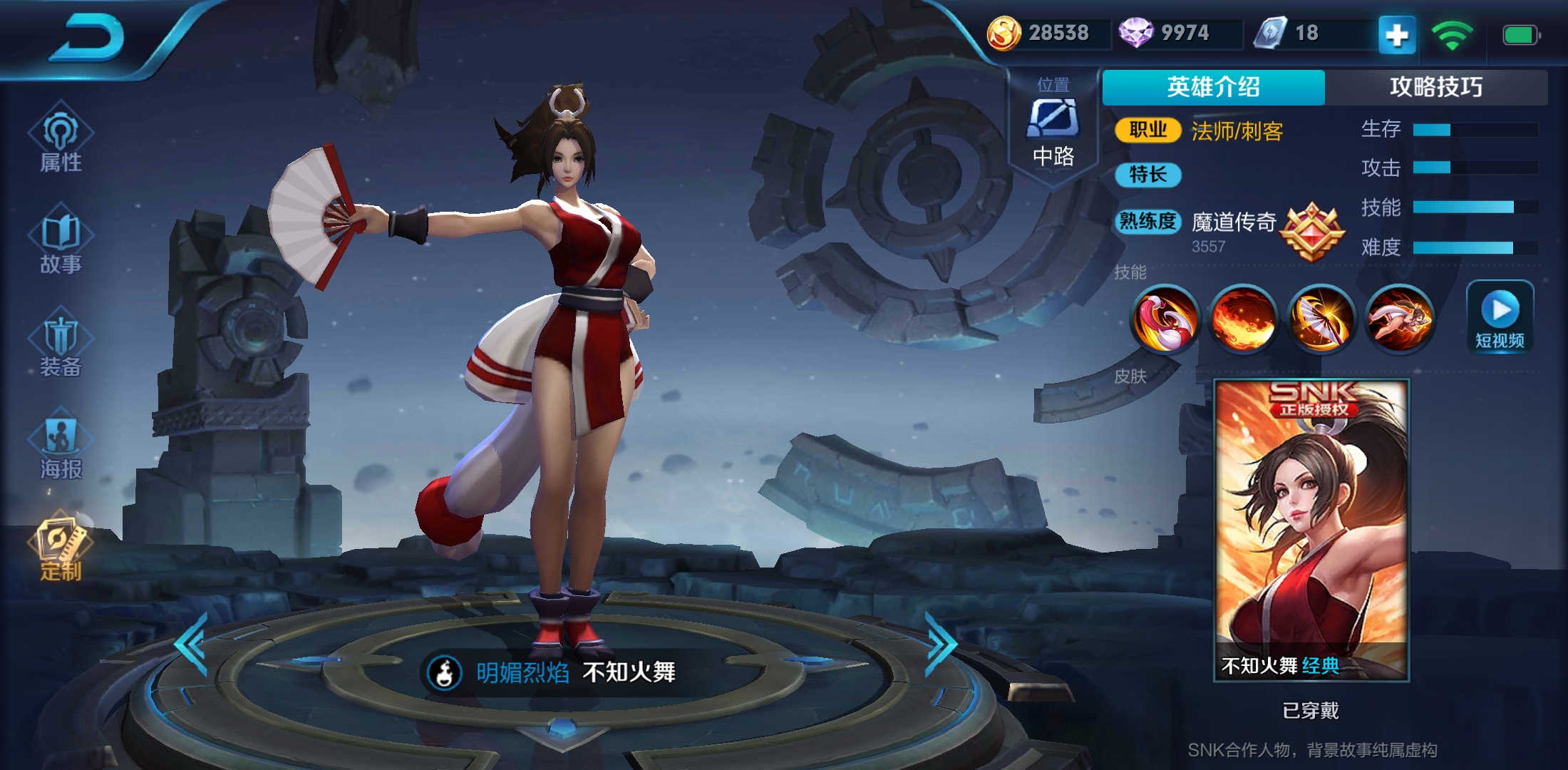1568x770 pixels.
Task: Select the 定制 (Customize) sidebar icon
Action: tap(61, 549)
